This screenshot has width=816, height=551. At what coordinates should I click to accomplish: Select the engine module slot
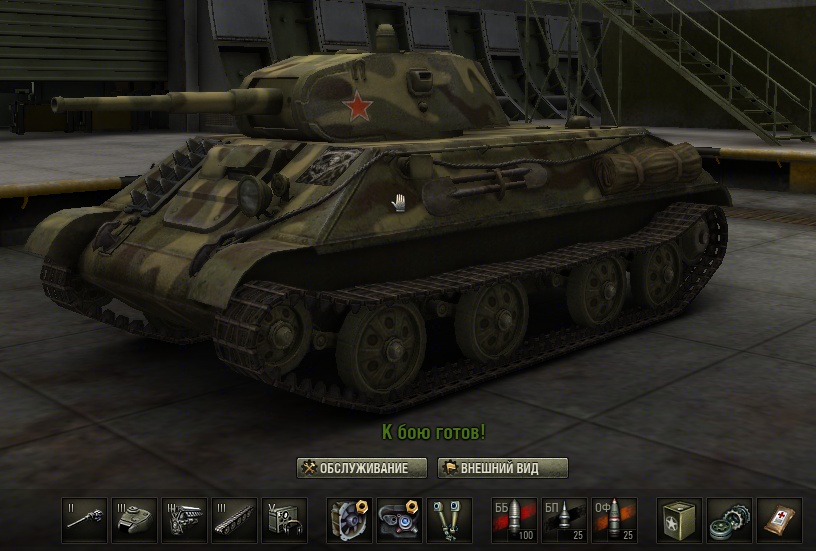click(184, 519)
